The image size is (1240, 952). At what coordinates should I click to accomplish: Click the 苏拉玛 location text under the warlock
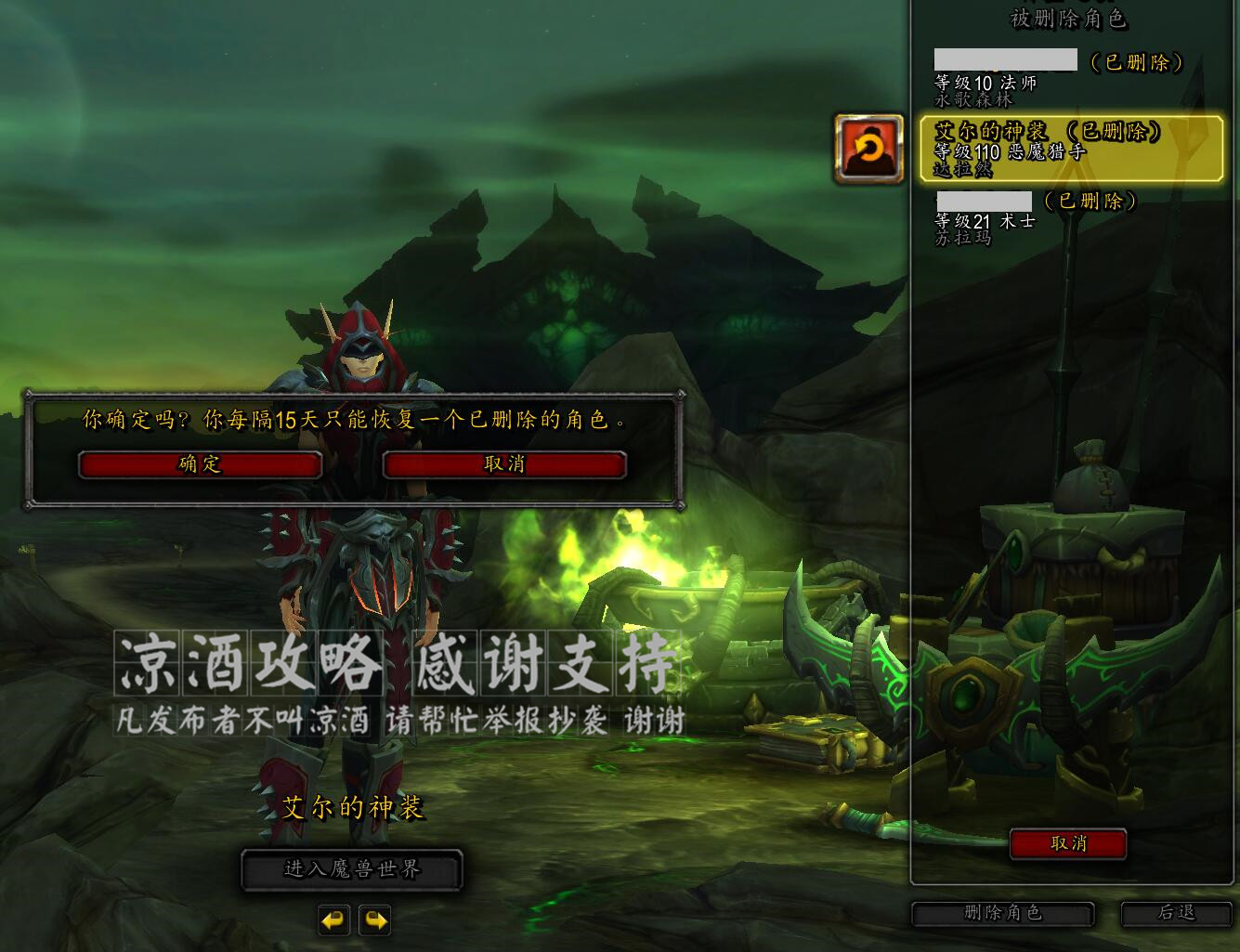coord(962,238)
